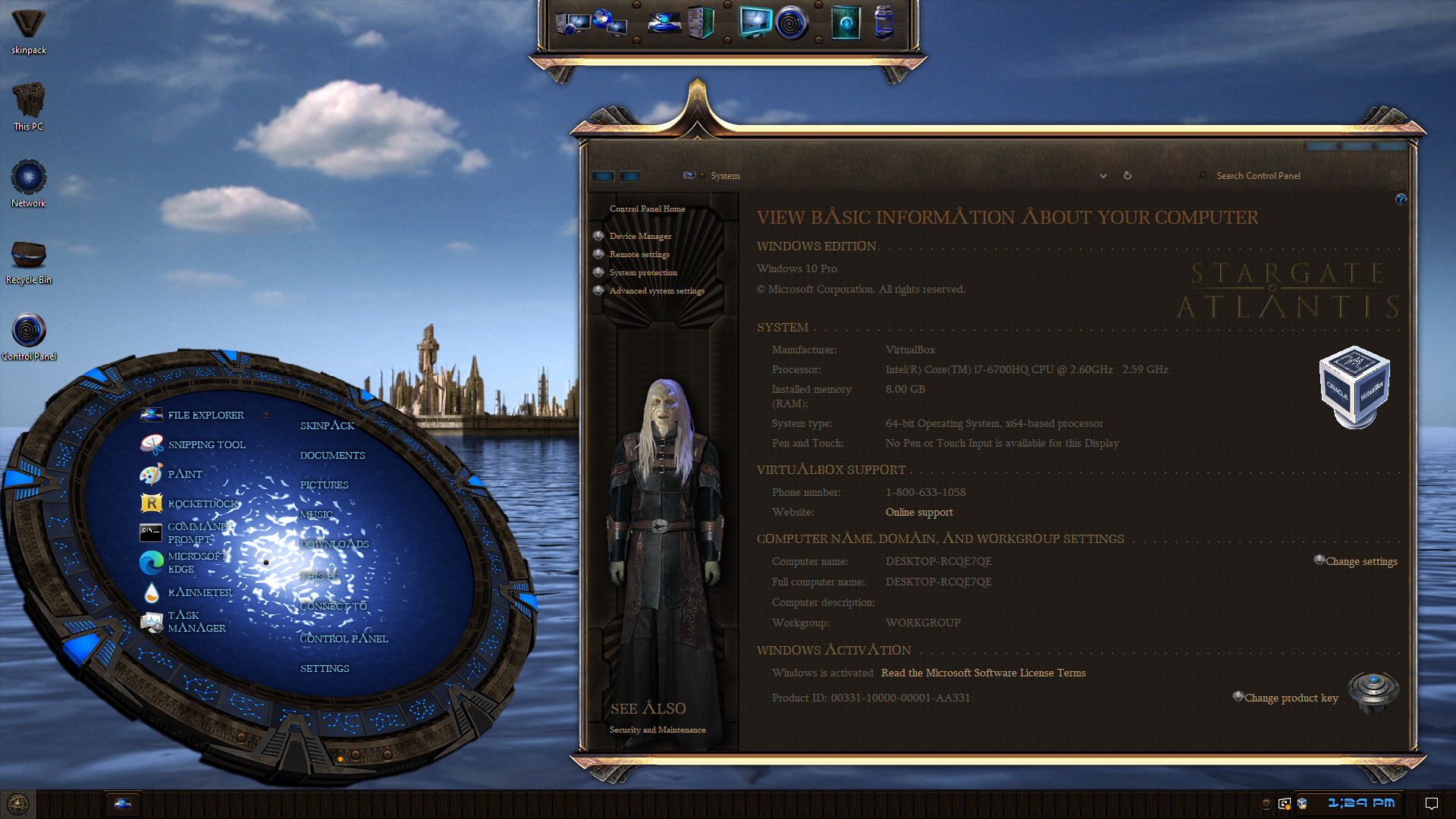Open the Pictures folder entry
The height and width of the screenshot is (819, 1456).
[x=324, y=485]
